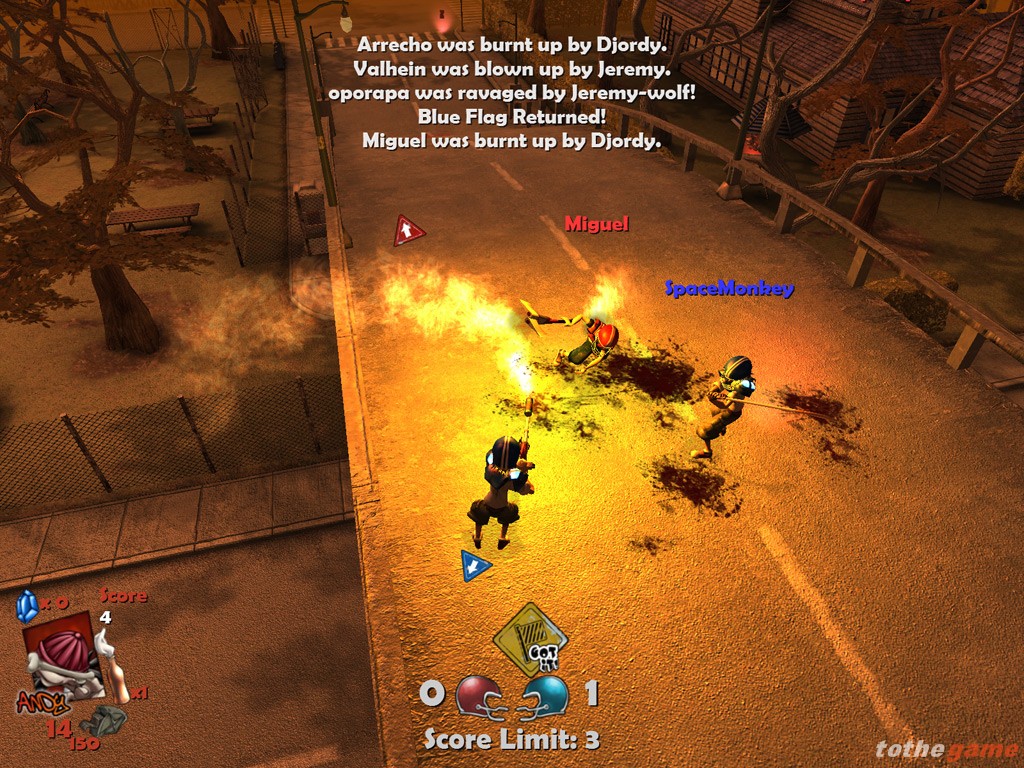The width and height of the screenshot is (1024, 768).
Task: Select the blue team helmet icon
Action: coord(546,694)
